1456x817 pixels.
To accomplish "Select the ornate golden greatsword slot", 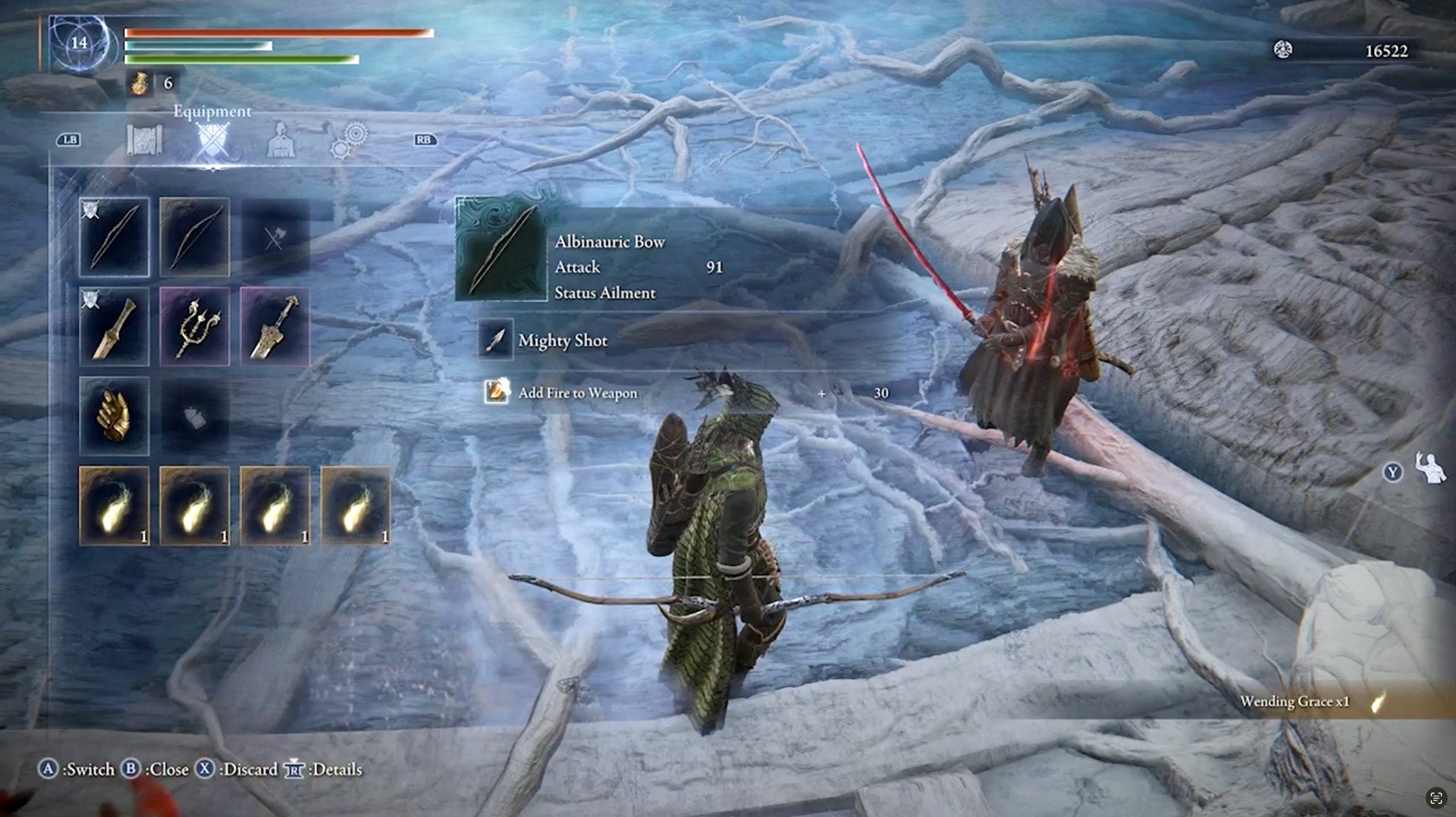I will click(x=275, y=327).
